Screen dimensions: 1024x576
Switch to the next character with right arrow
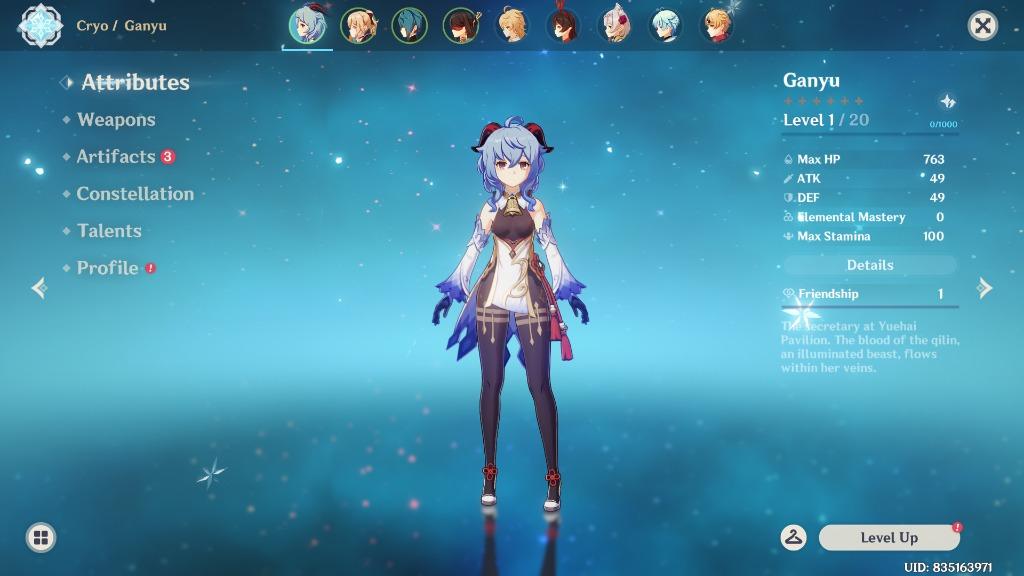[x=985, y=288]
